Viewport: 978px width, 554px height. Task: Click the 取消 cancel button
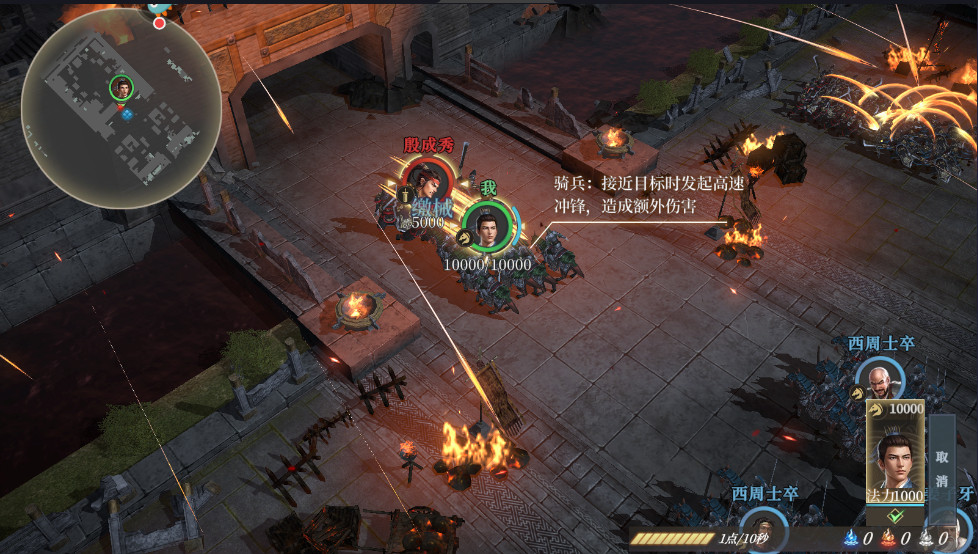click(942, 467)
